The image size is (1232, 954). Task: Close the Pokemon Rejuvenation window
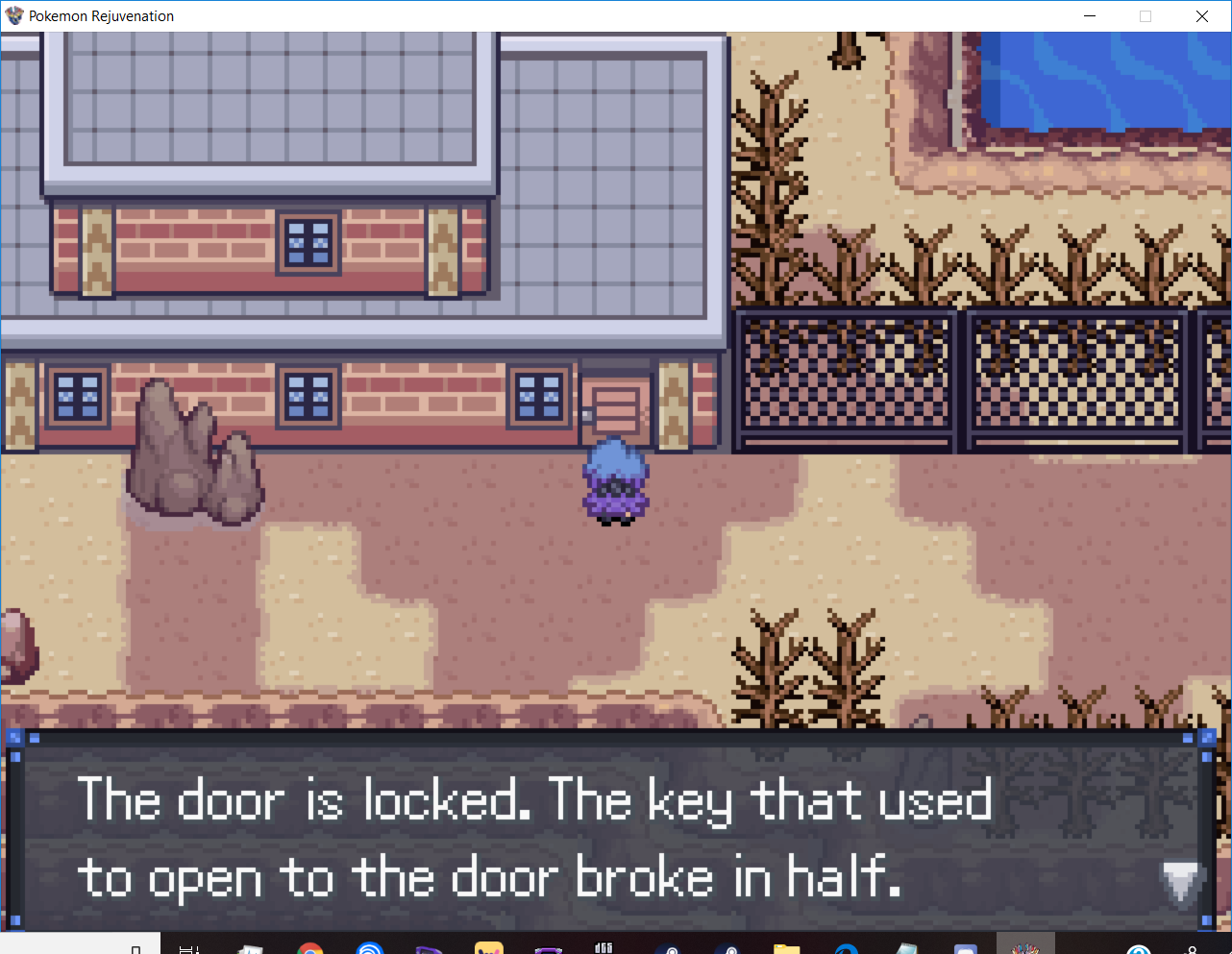tap(1201, 16)
